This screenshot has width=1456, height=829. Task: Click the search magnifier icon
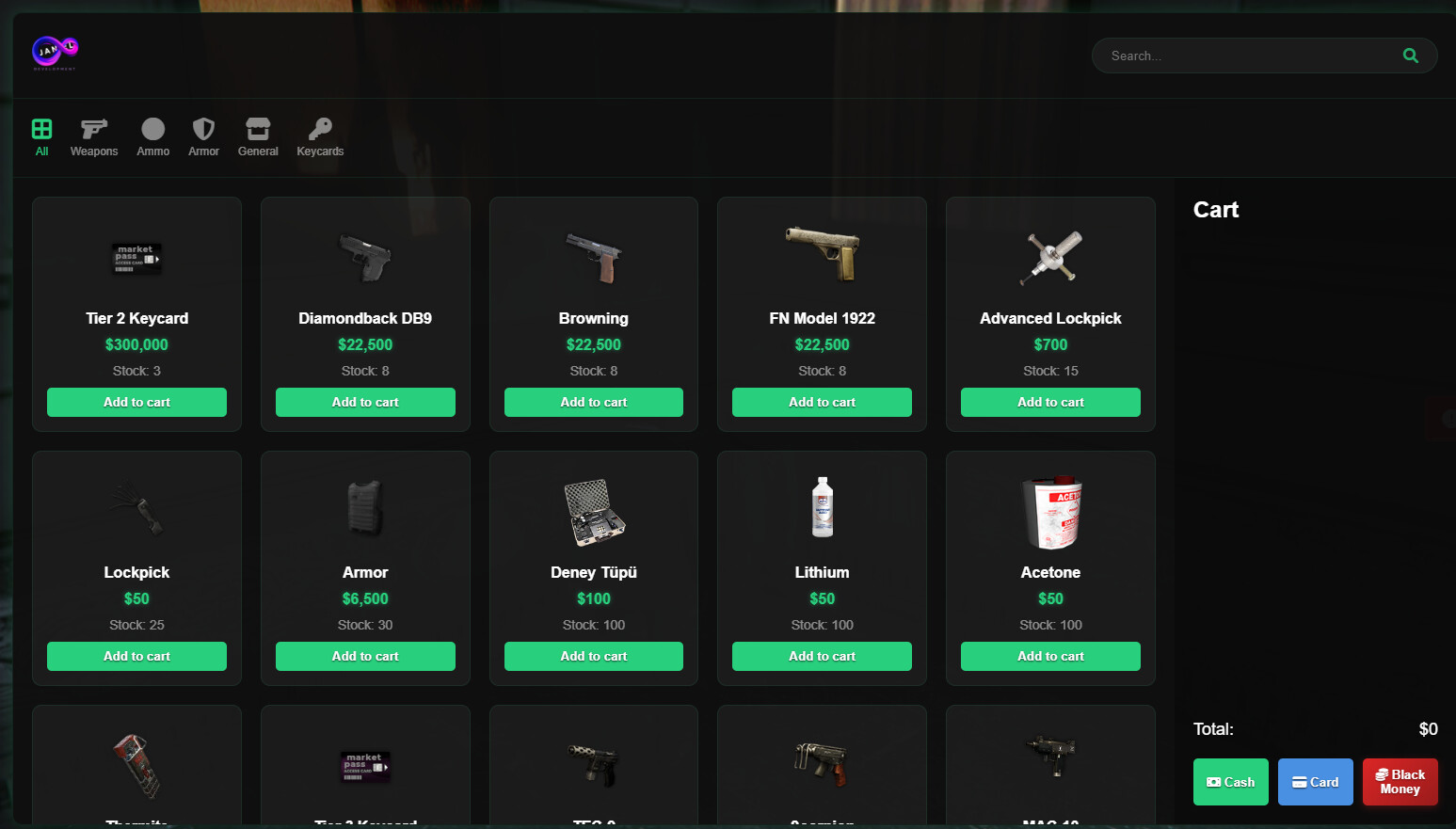pos(1410,56)
